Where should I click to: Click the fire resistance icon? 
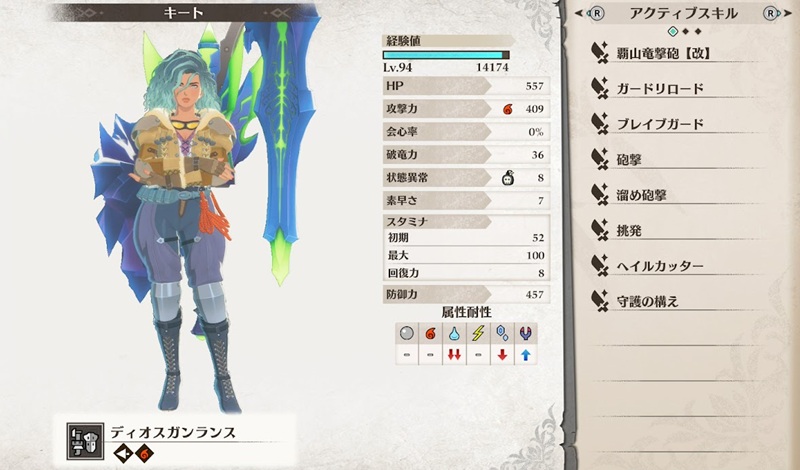coord(430,332)
